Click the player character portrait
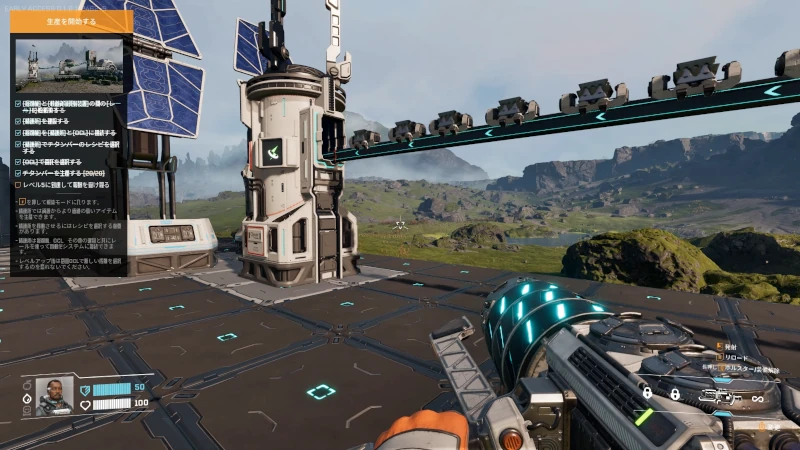Image resolution: width=800 pixels, height=450 pixels. [x=54, y=395]
